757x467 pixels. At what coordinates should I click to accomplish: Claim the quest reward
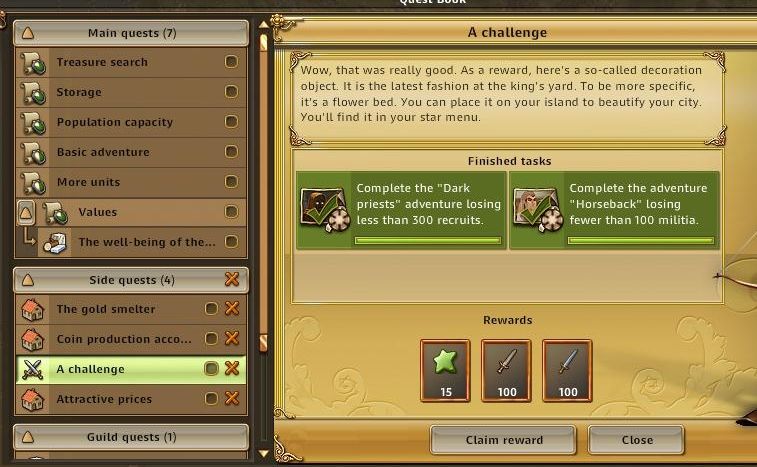point(503,439)
